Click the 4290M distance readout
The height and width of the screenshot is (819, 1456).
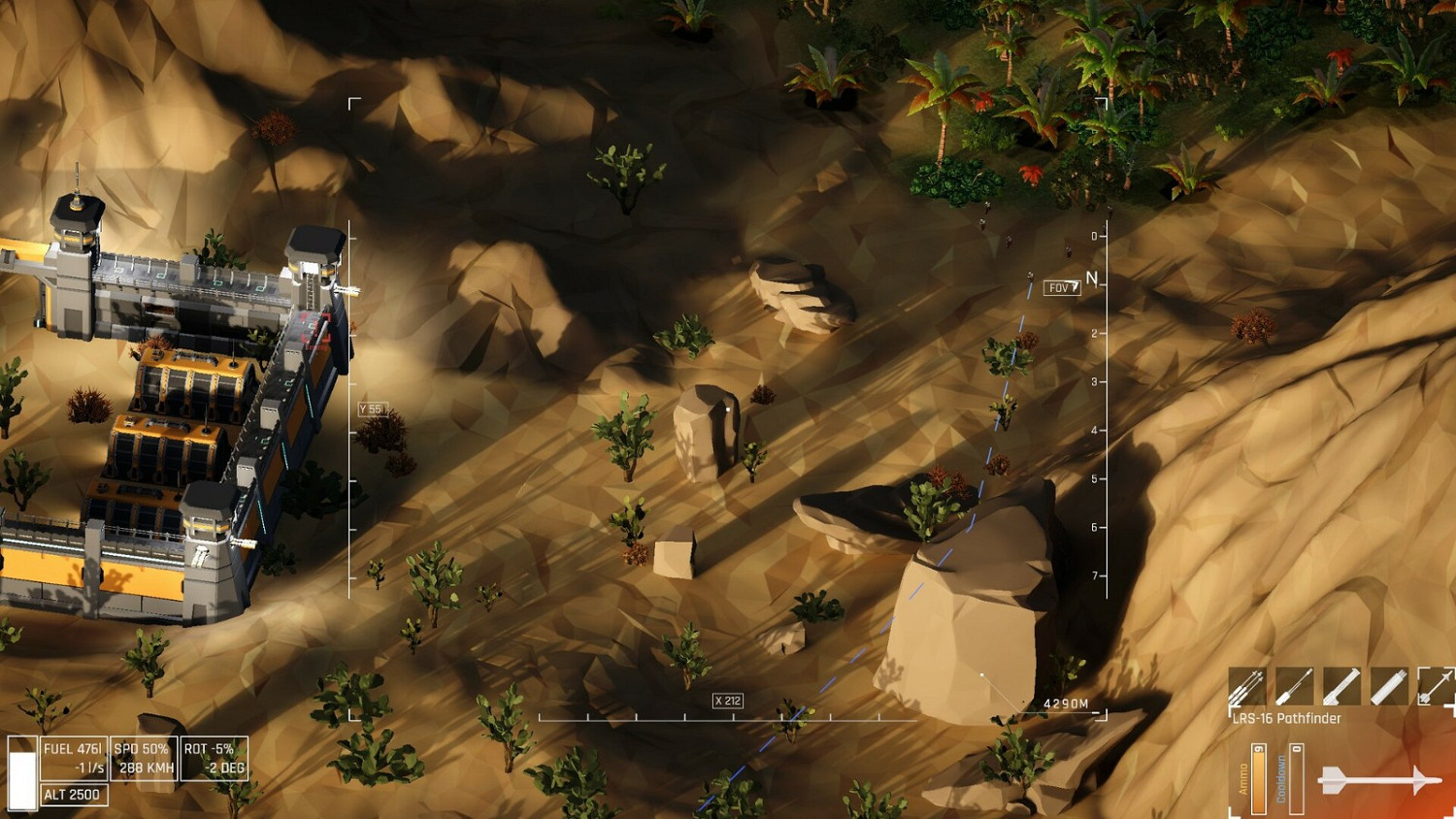[x=1065, y=705]
